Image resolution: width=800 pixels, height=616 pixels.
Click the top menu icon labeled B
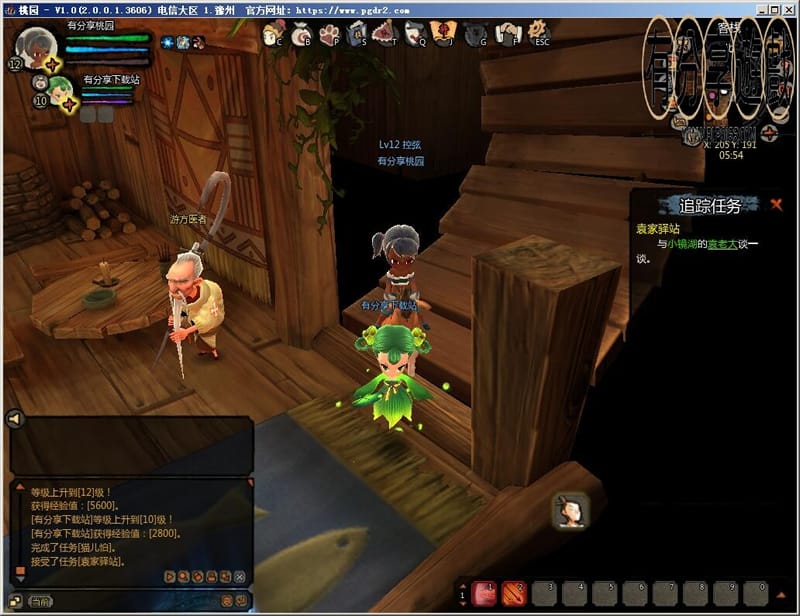point(300,36)
